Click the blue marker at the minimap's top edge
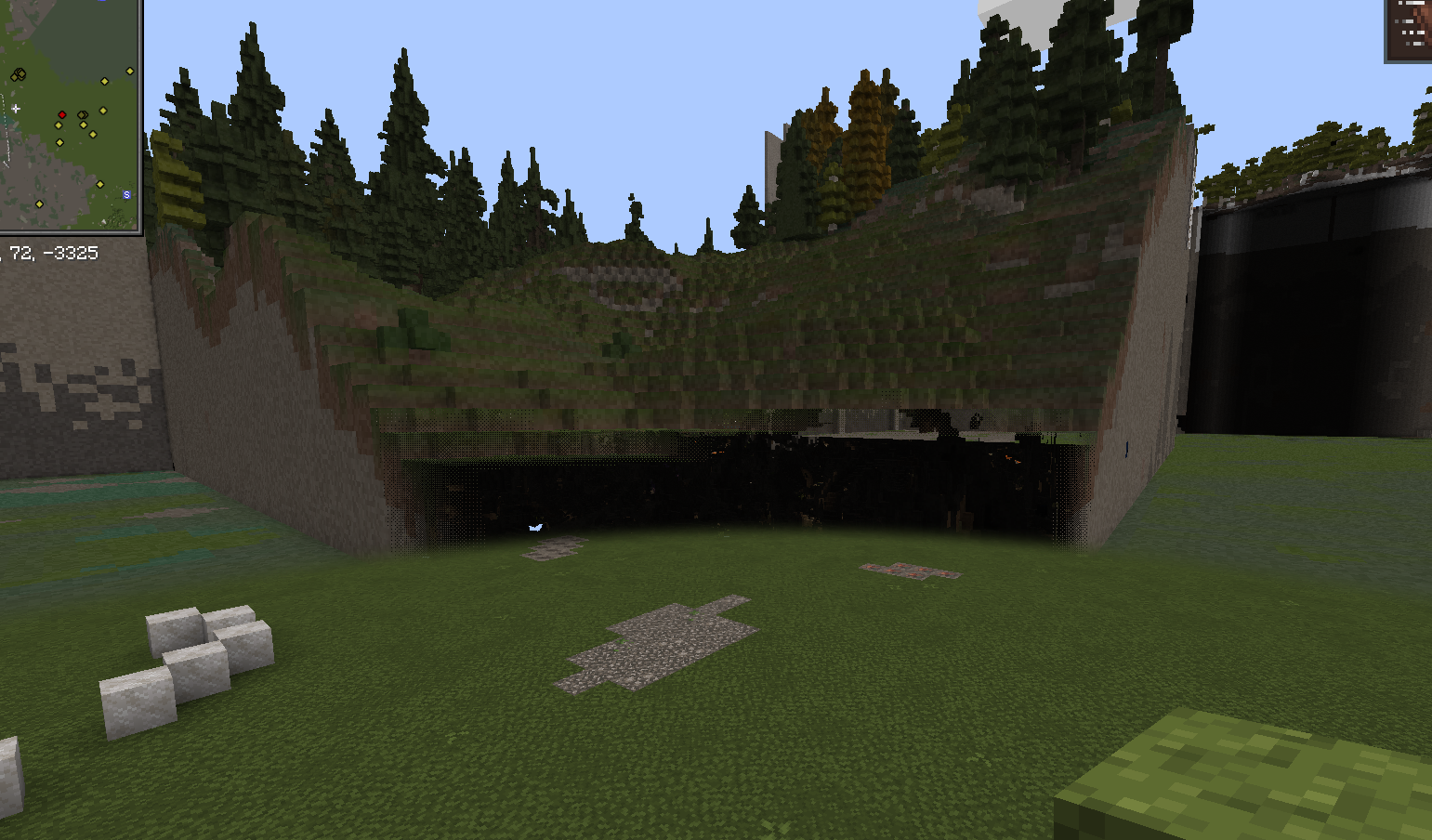1432x840 pixels. (x=100, y=4)
